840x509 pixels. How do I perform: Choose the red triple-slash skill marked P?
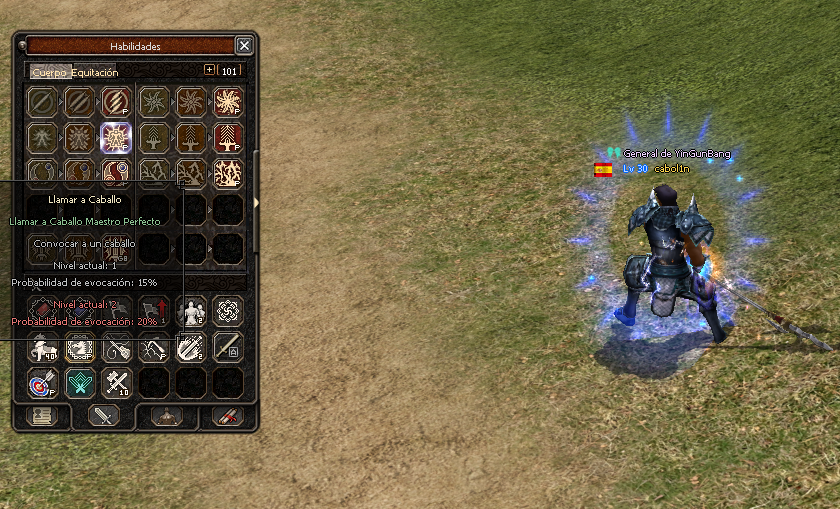point(116,102)
